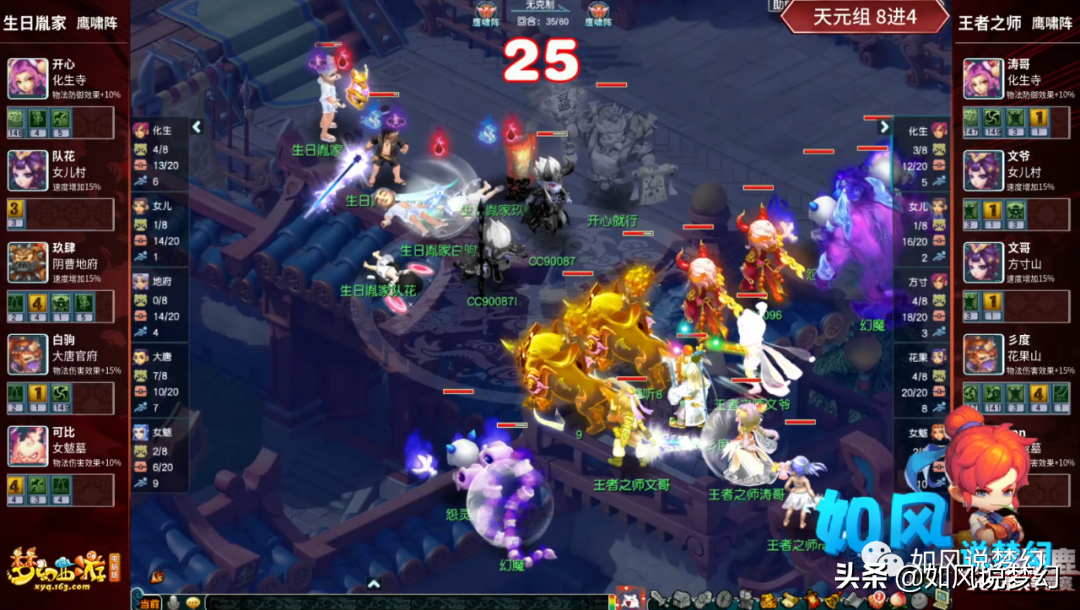
Task: Select 白驹 大唐官府 player portrait
Action: click(x=27, y=355)
